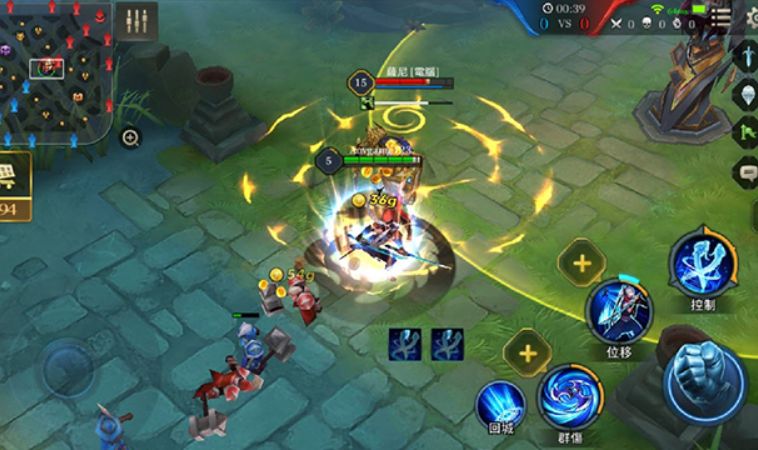Screen dimensions: 758x450
Task: Use the 位移 dash skill
Action: tap(619, 311)
